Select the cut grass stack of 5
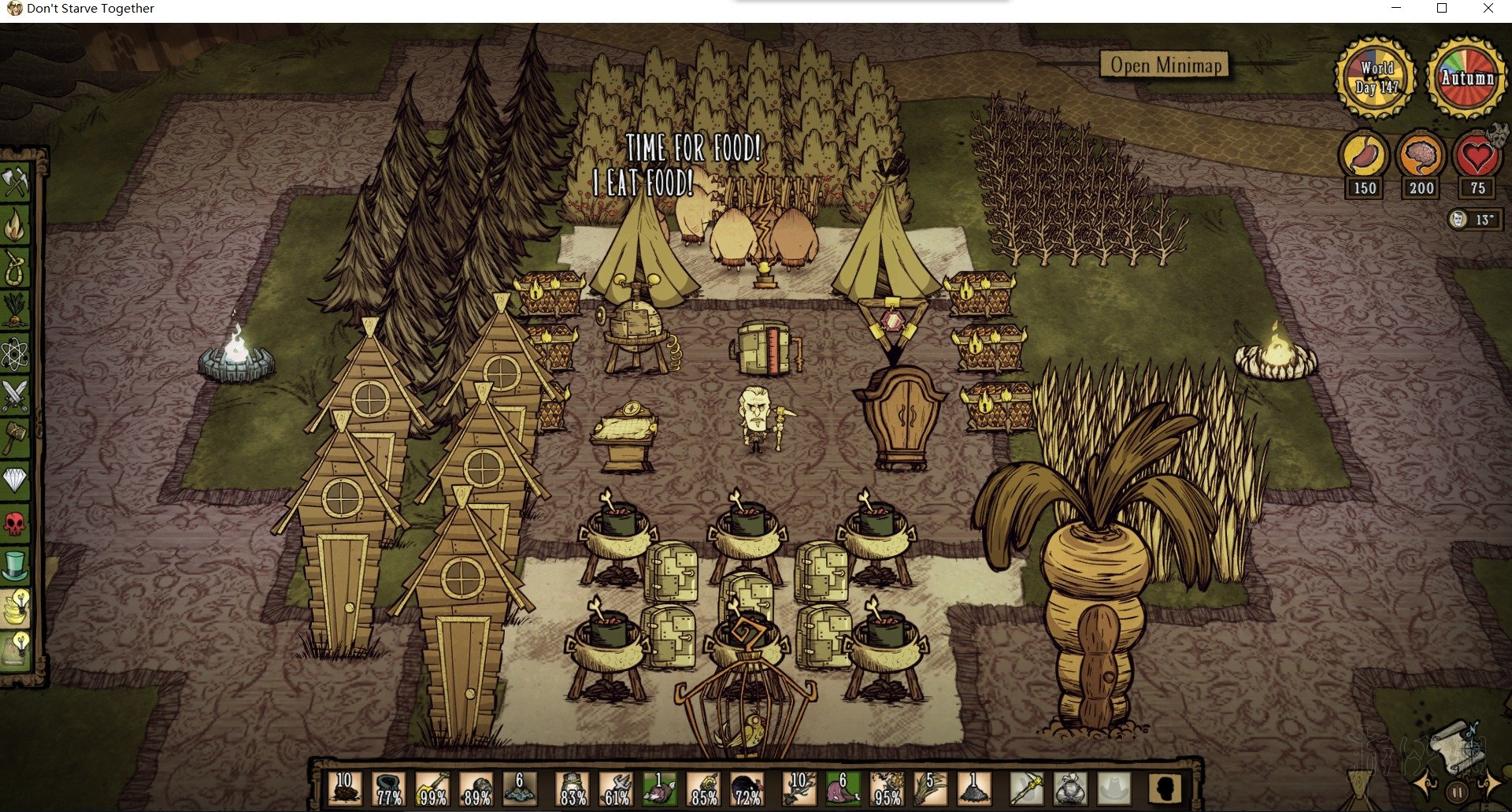The image size is (1512, 812). [x=930, y=788]
